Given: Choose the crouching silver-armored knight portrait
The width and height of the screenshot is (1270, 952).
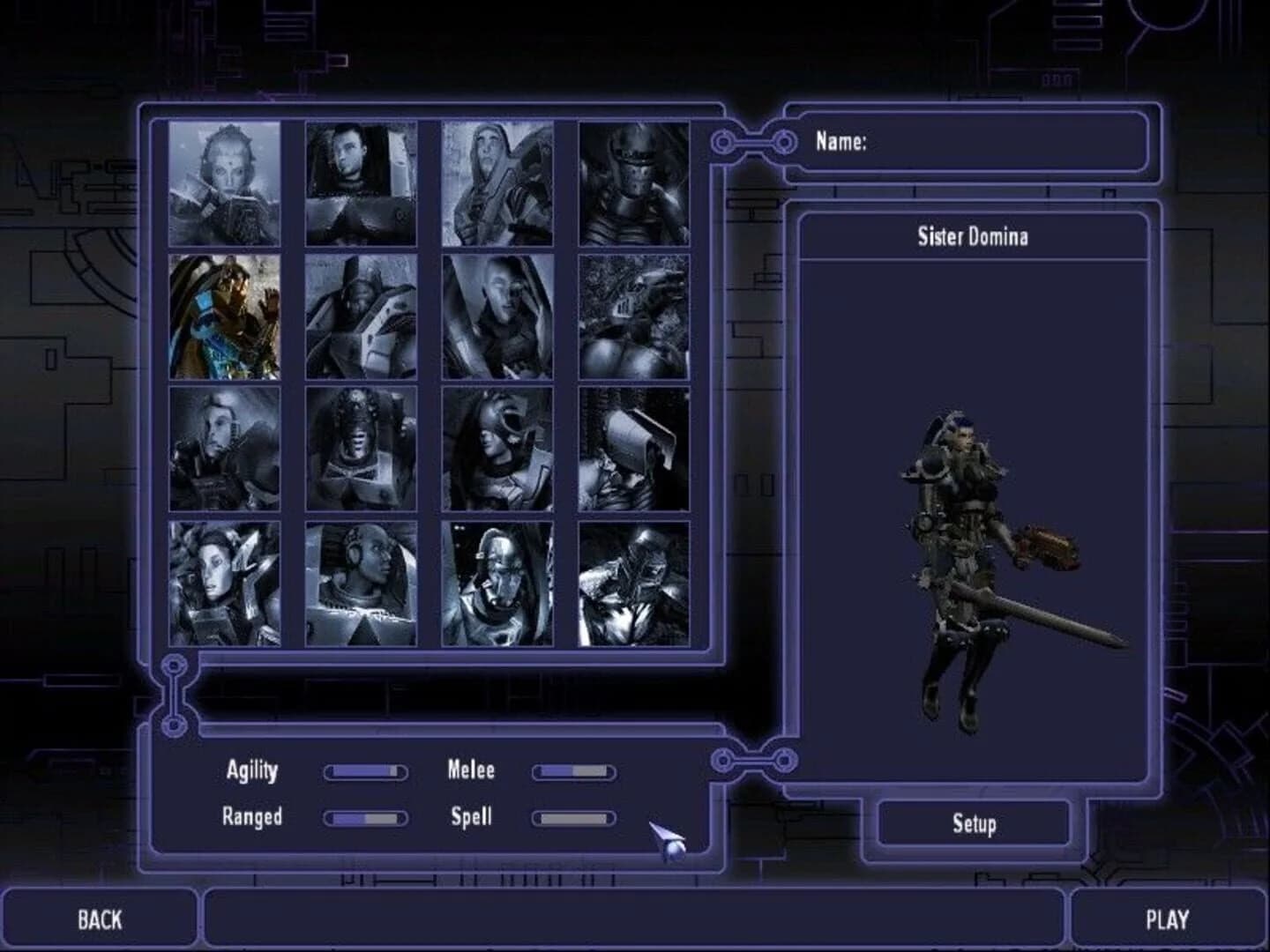Looking at the screenshot, I should click(x=633, y=582).
